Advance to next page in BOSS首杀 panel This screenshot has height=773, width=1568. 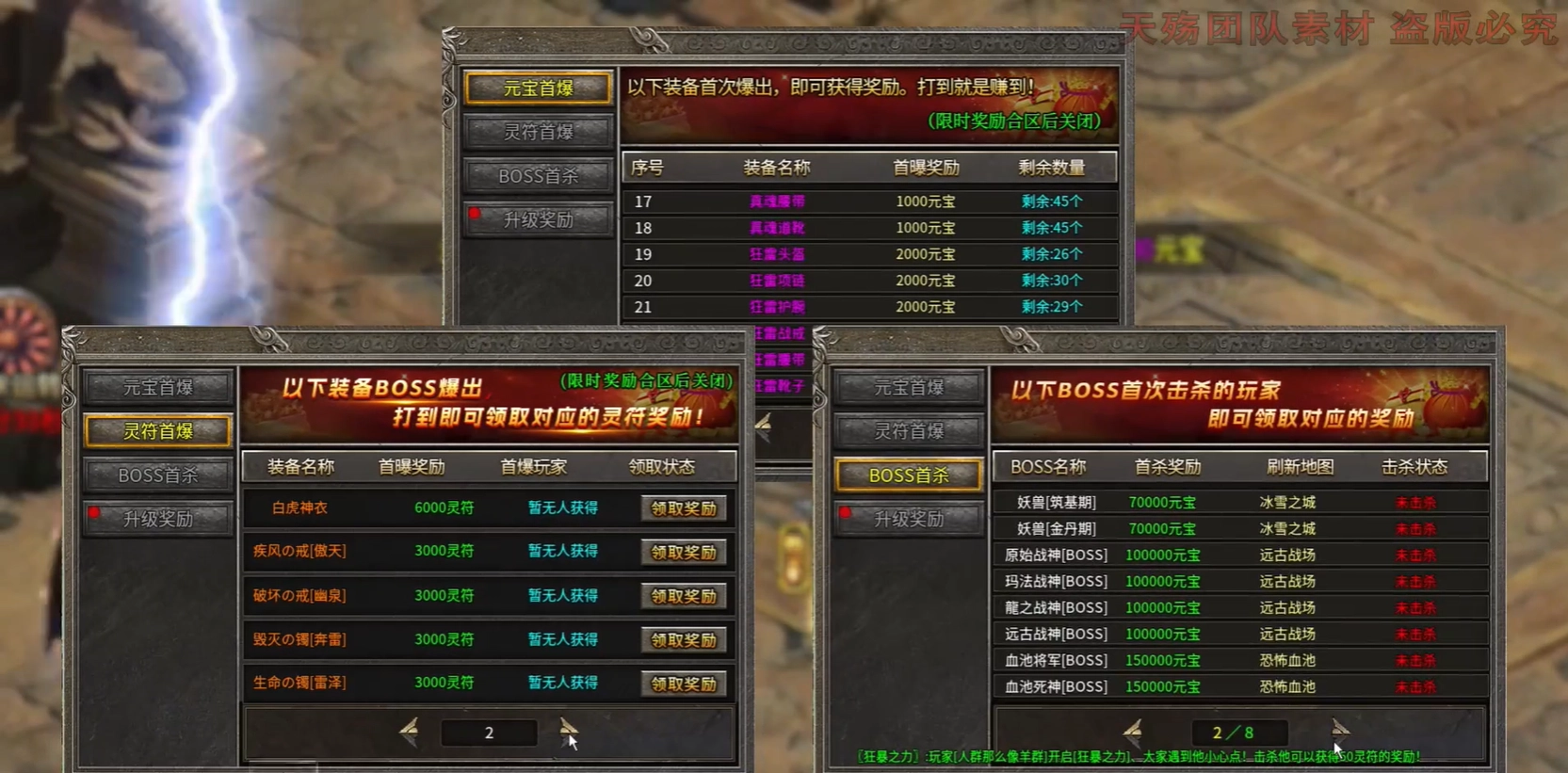(1341, 728)
